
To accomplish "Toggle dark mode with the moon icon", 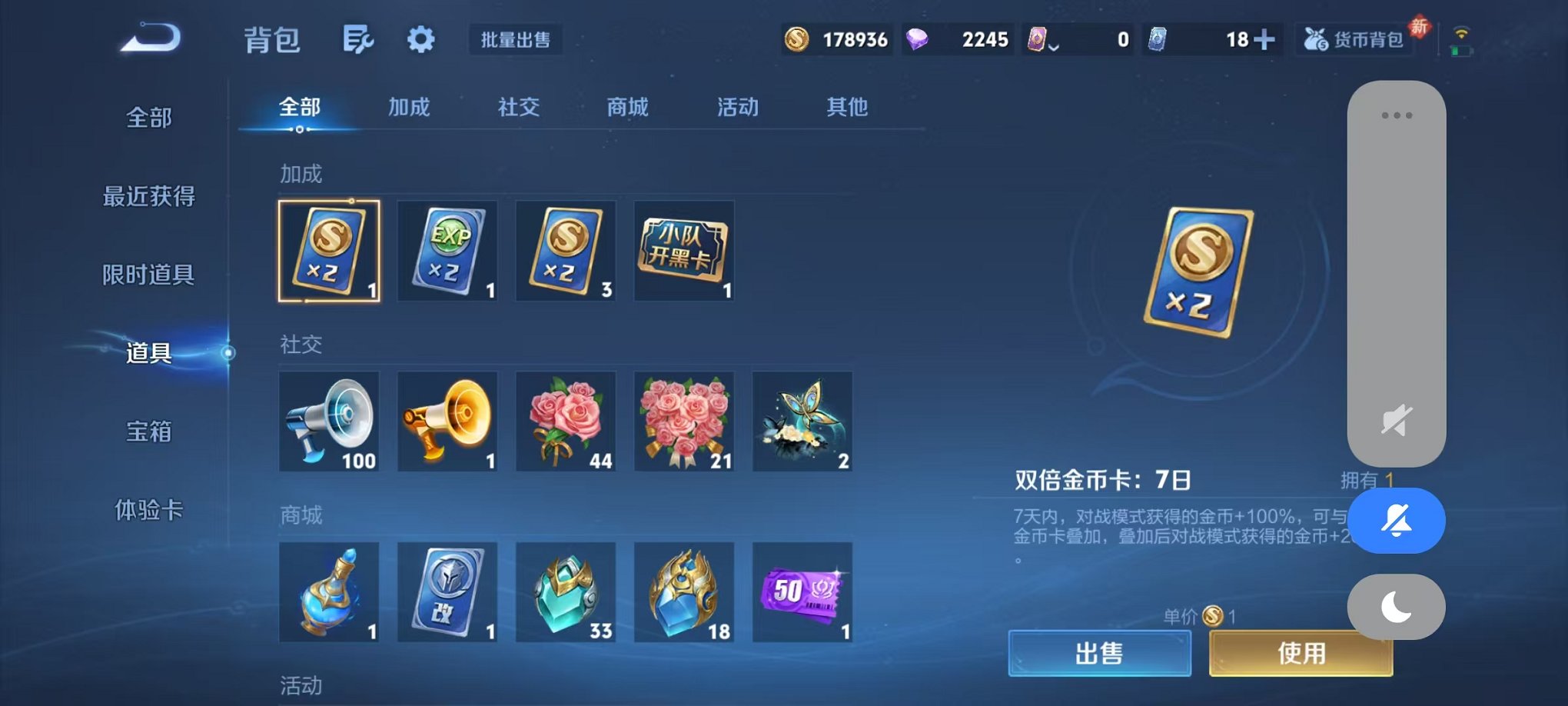I will (1396, 607).
